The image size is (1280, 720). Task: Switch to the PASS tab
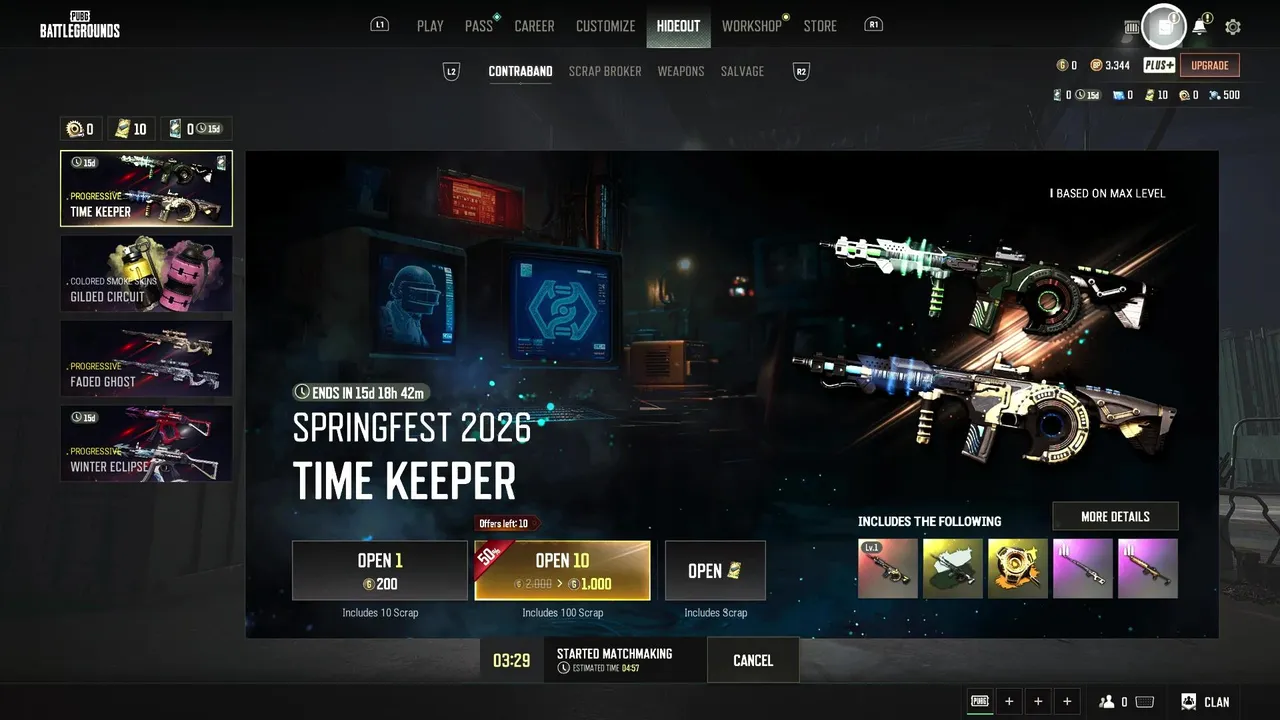tap(479, 26)
